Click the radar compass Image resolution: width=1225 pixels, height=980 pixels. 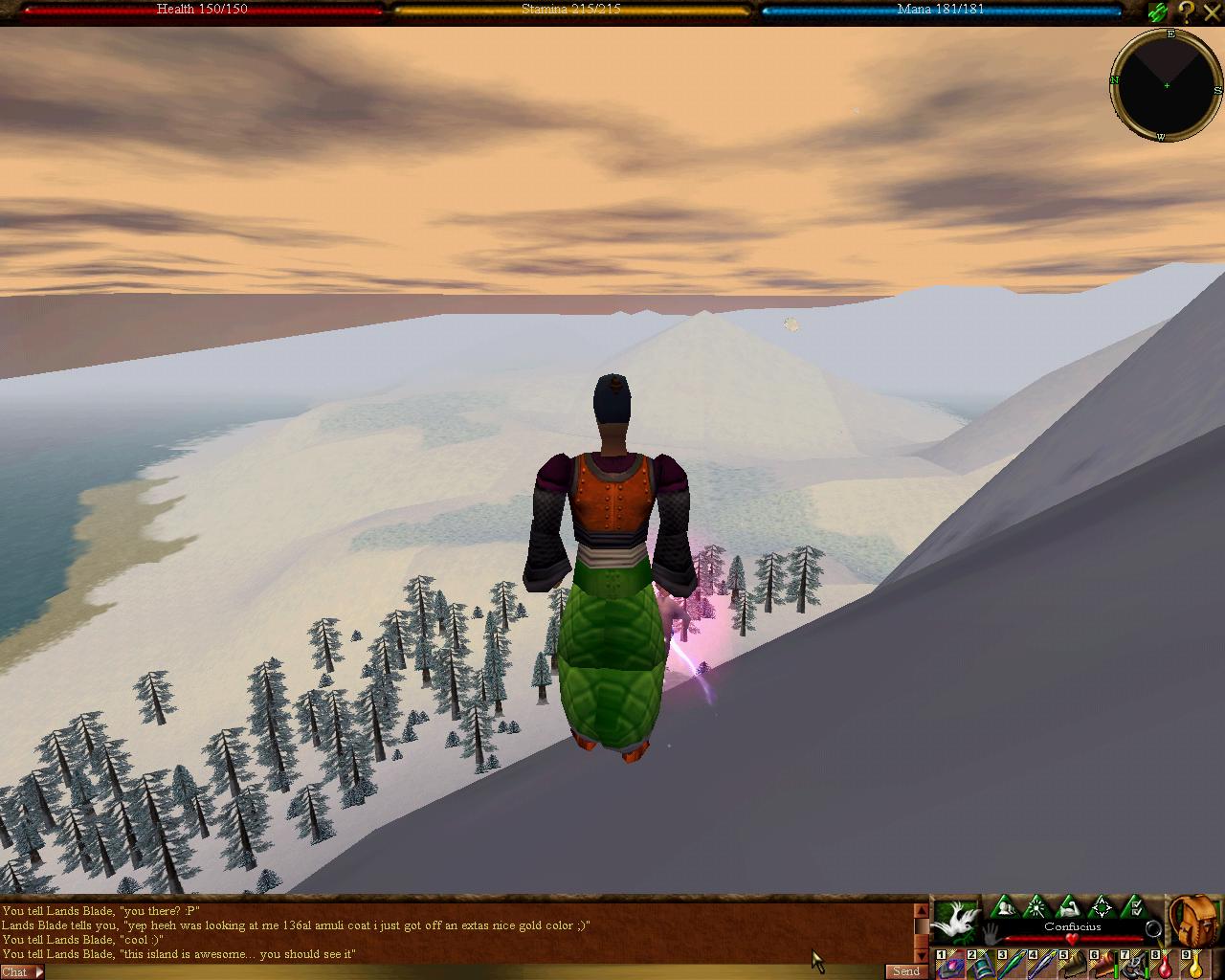1166,86
